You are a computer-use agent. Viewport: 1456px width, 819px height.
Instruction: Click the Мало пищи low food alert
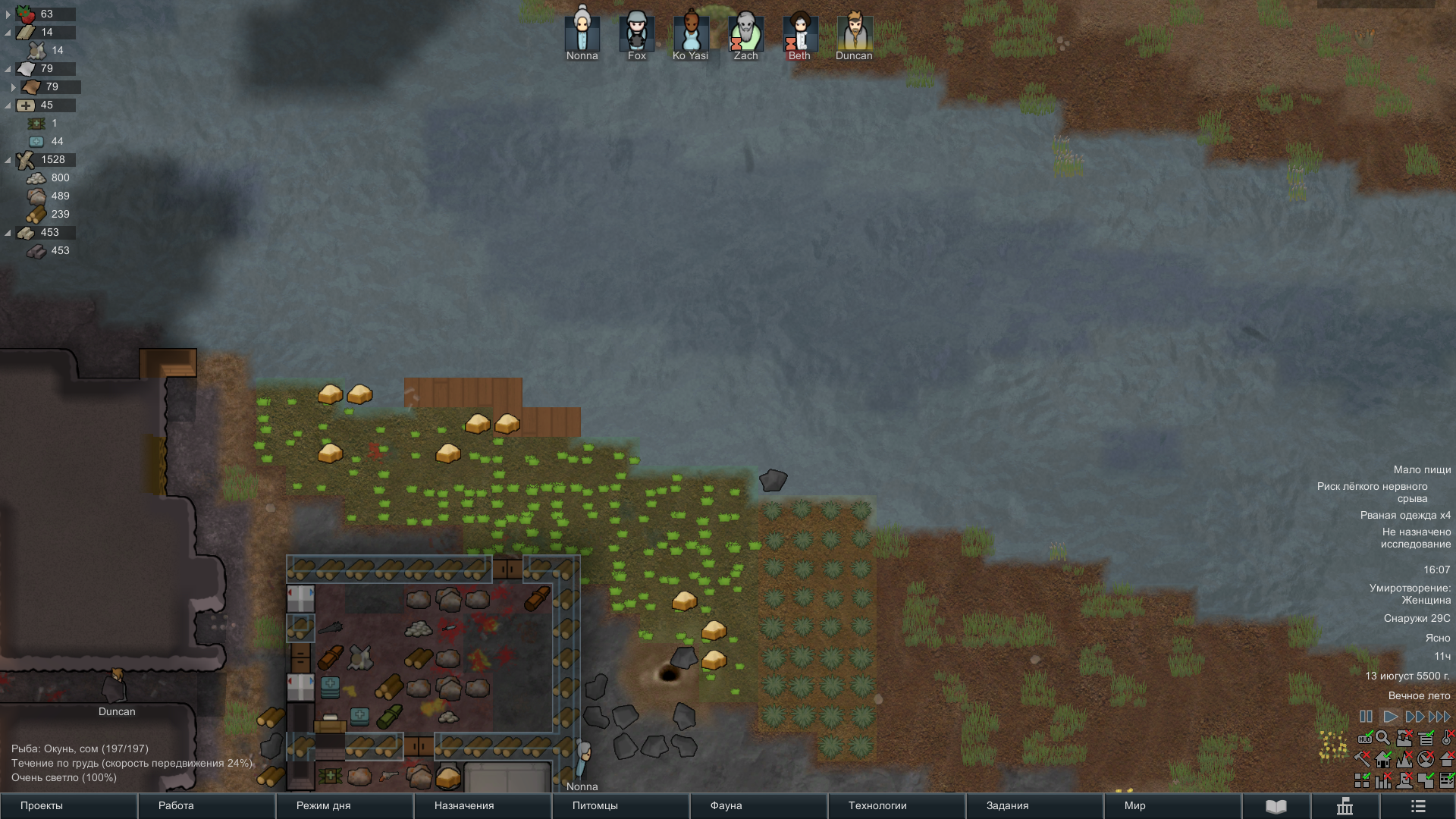coord(1422,470)
